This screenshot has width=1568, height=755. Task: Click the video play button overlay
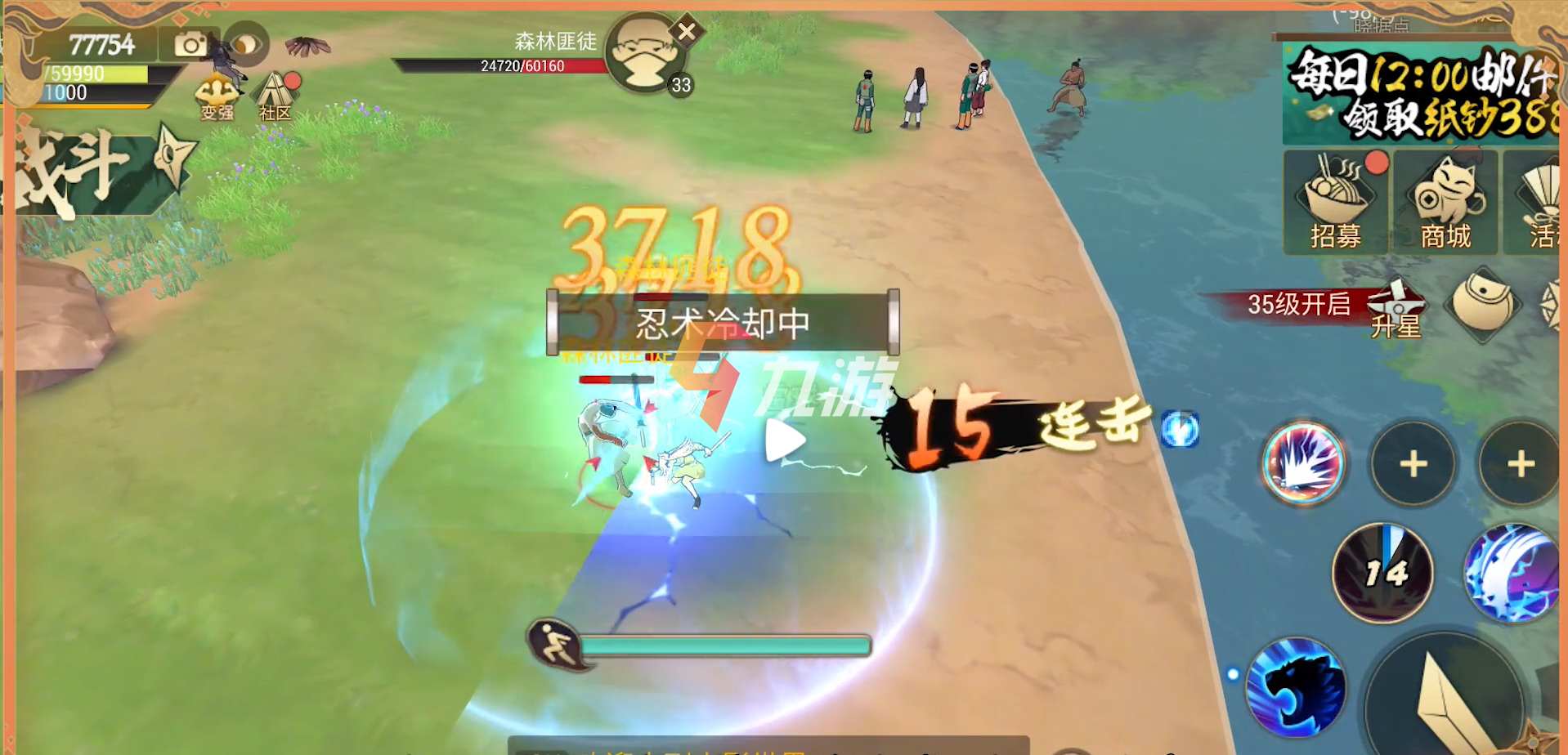tap(785, 441)
